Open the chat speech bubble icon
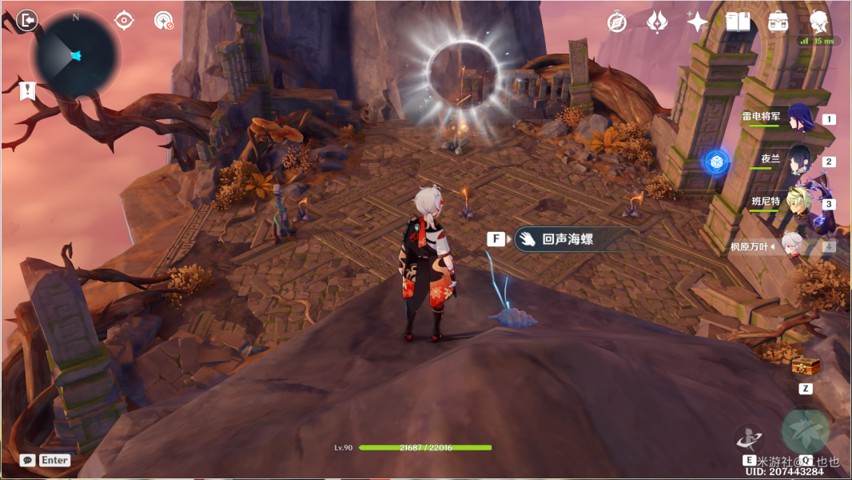 pyautogui.click(x=27, y=460)
